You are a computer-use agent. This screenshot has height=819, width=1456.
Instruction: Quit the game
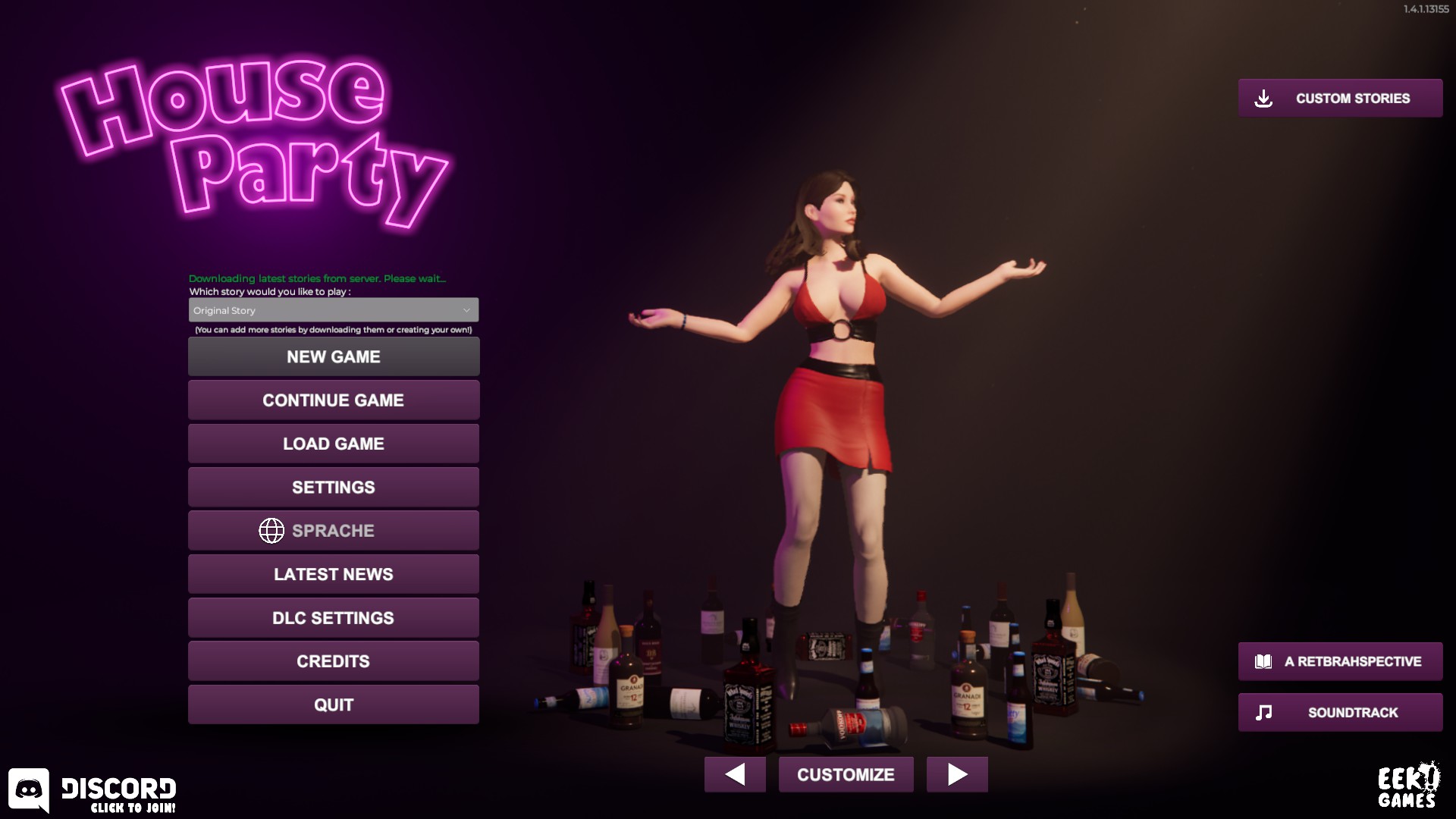(334, 704)
